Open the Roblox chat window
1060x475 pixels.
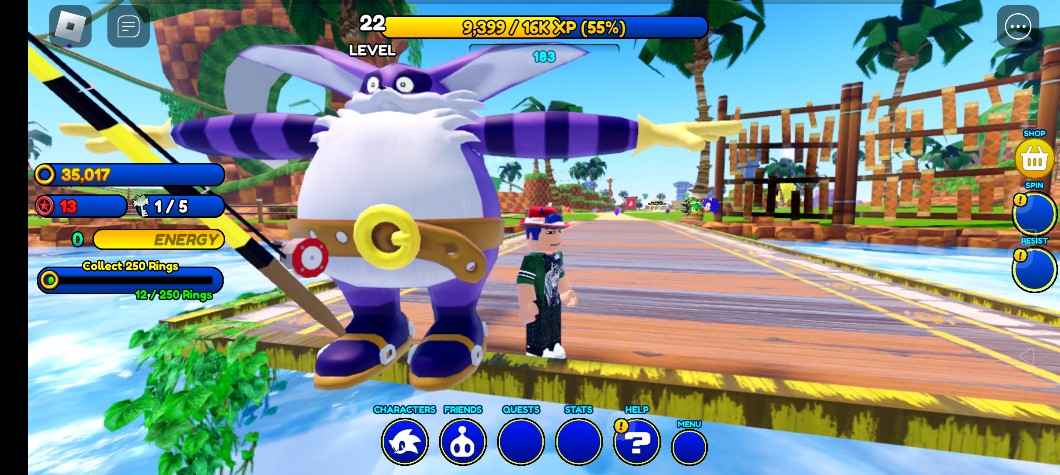(x=128, y=27)
